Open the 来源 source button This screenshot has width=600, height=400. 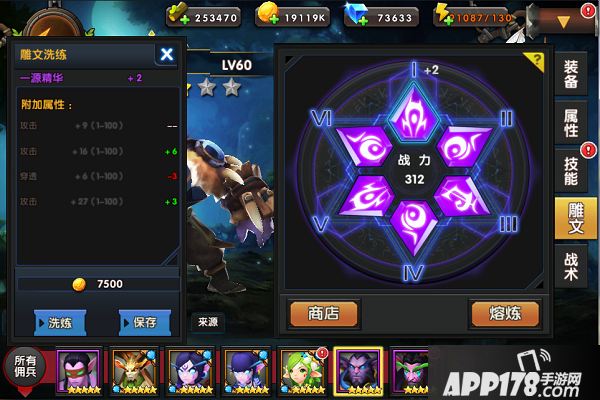208,322
